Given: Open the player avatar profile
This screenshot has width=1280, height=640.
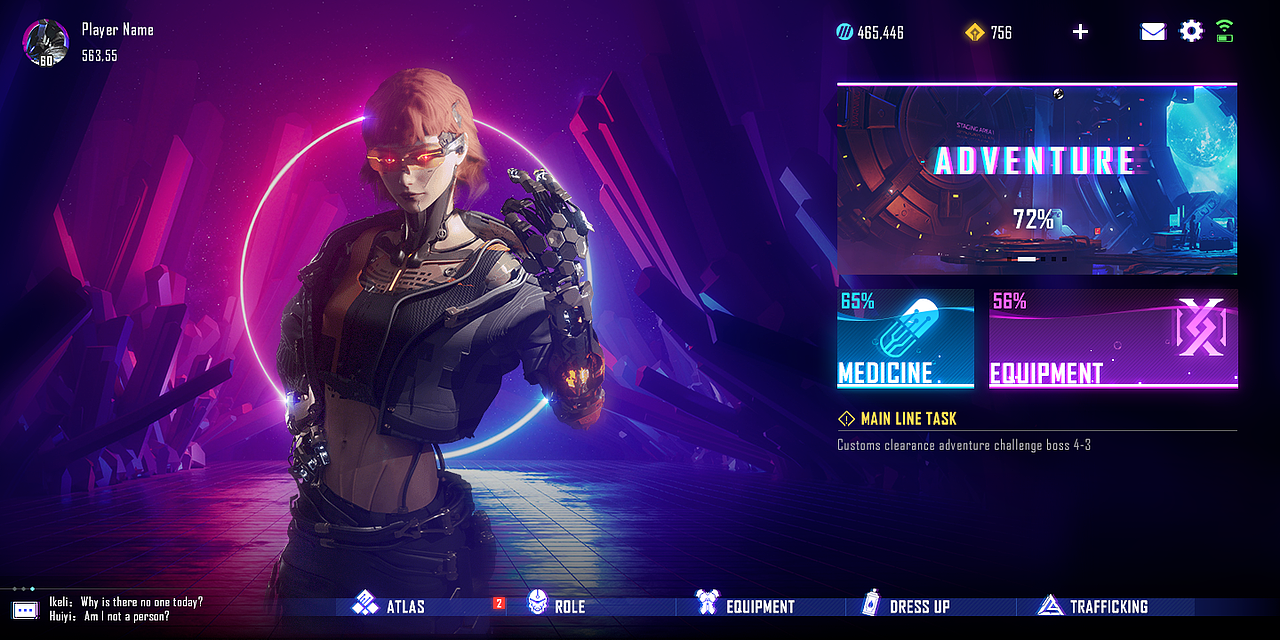Looking at the screenshot, I should pyautogui.click(x=45, y=43).
